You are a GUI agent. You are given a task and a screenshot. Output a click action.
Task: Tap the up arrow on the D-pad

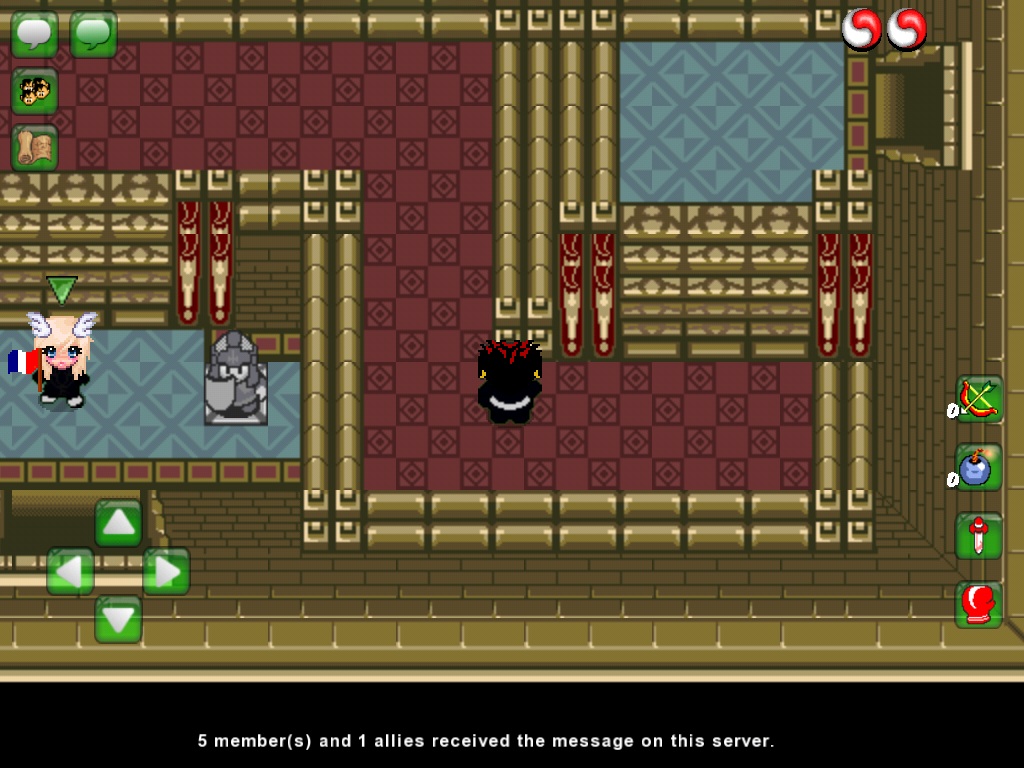pos(118,522)
